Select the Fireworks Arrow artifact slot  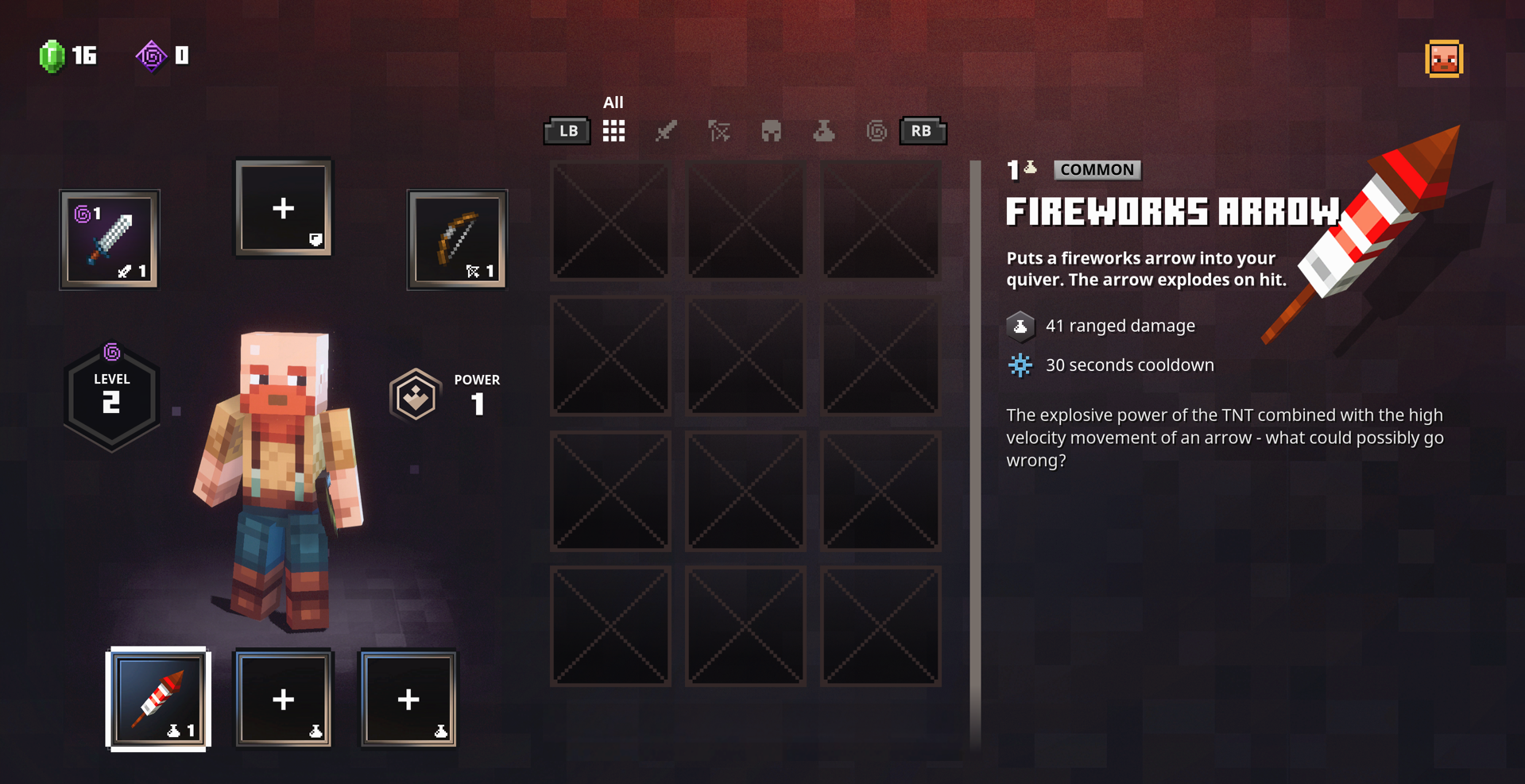[x=158, y=699]
